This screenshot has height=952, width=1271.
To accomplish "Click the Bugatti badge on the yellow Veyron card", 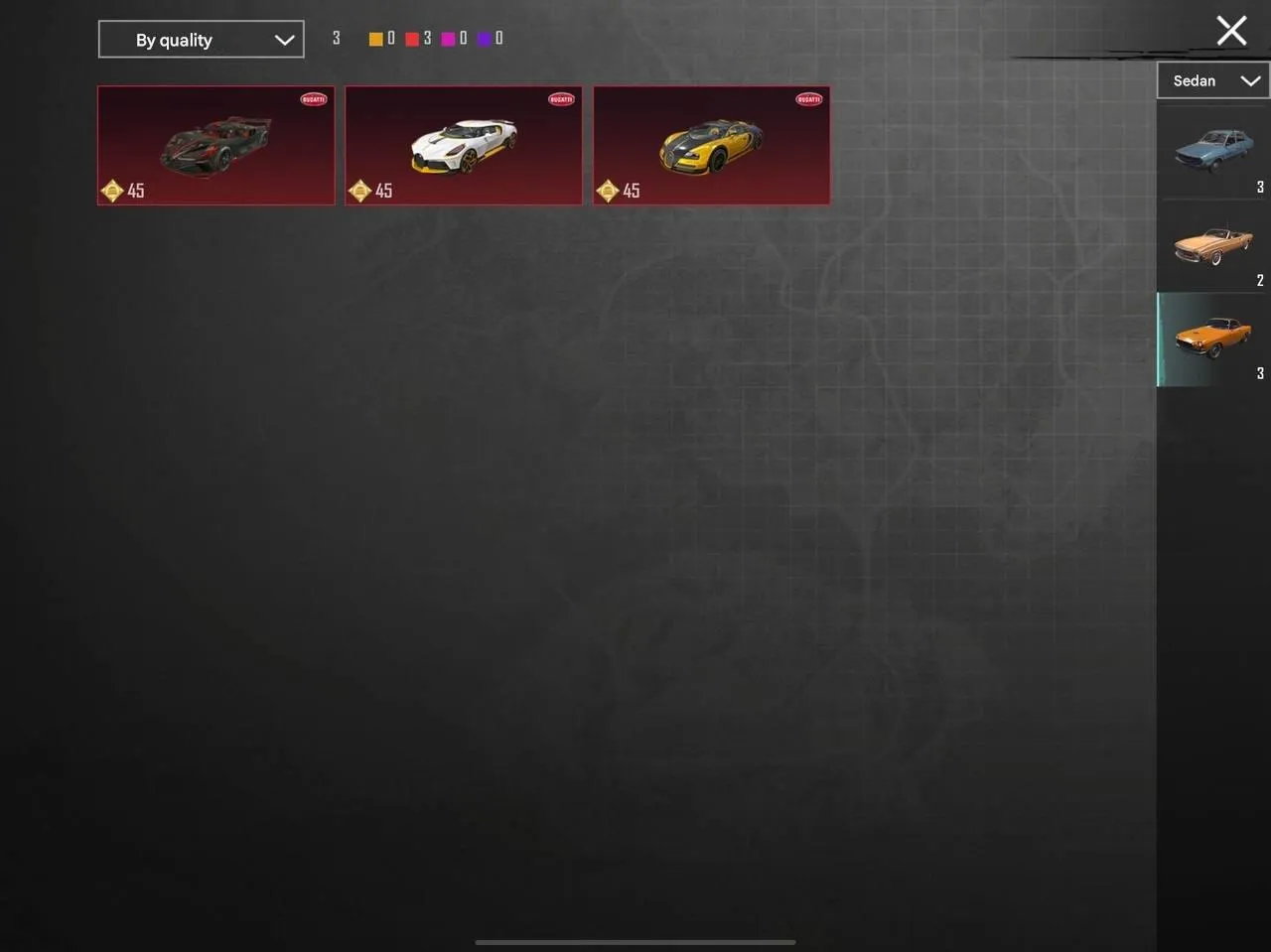I will tap(807, 99).
